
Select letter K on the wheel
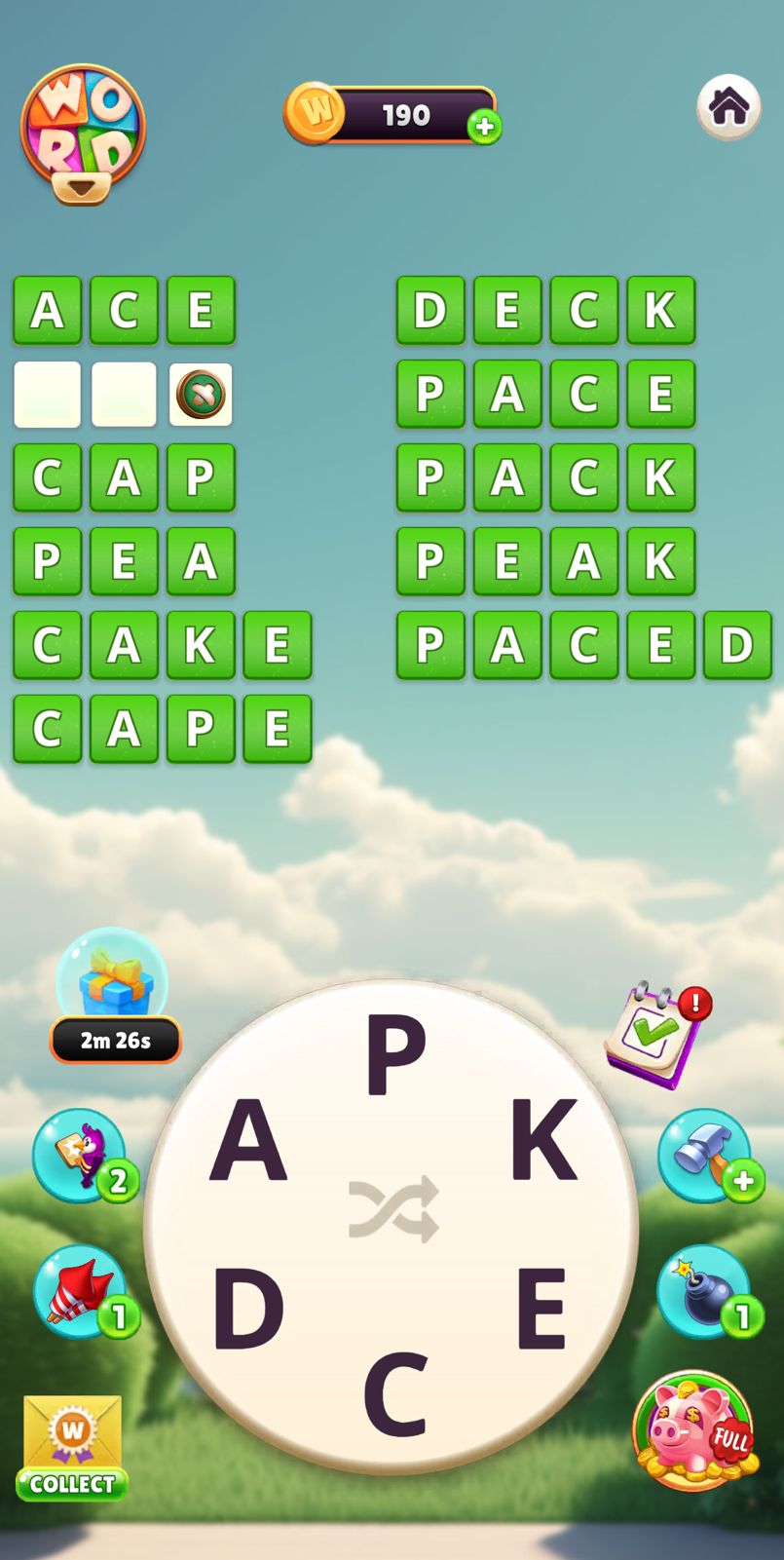tap(542, 1139)
